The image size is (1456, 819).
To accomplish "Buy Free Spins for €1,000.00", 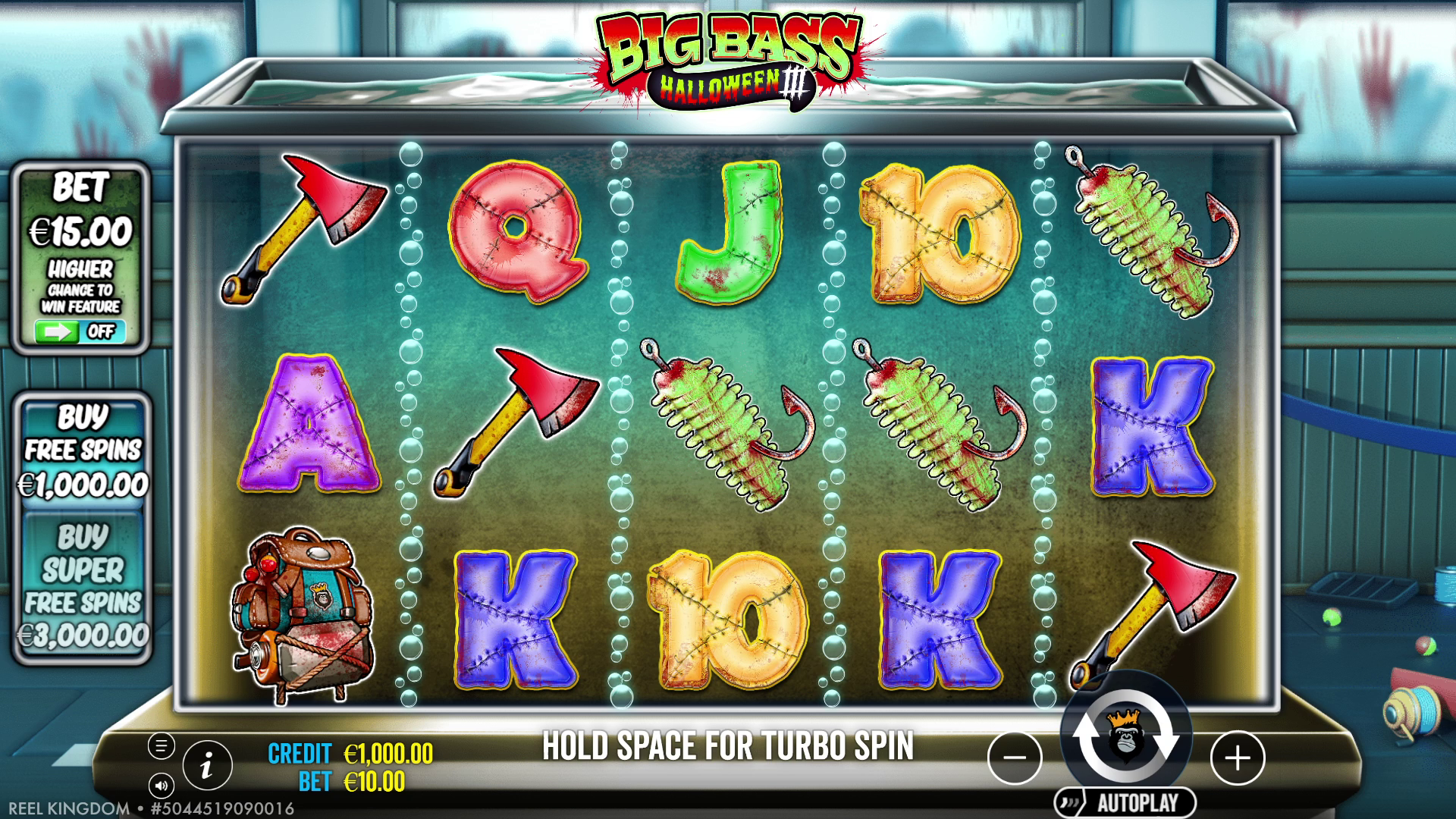I will point(83,452).
